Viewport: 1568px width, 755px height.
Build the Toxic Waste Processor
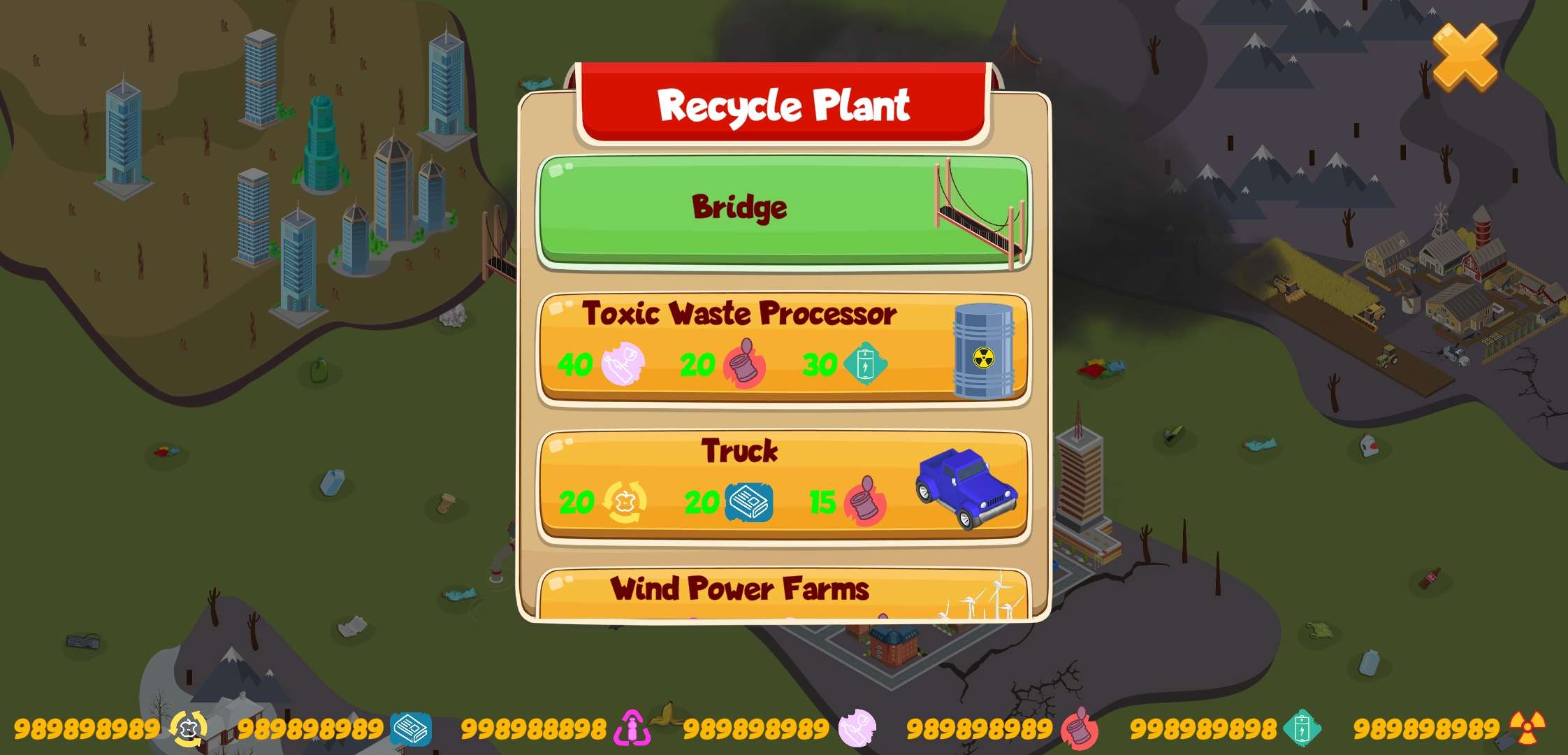click(783, 347)
